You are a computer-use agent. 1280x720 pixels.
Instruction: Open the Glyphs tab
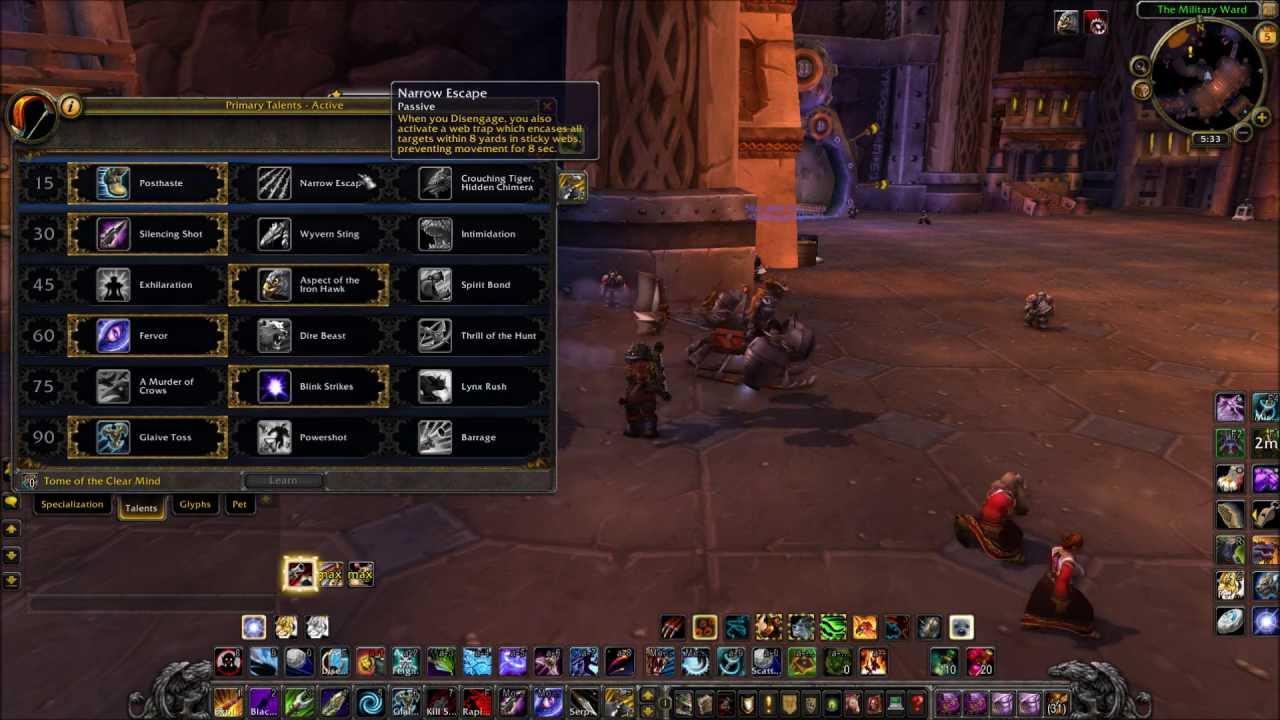pyautogui.click(x=195, y=505)
